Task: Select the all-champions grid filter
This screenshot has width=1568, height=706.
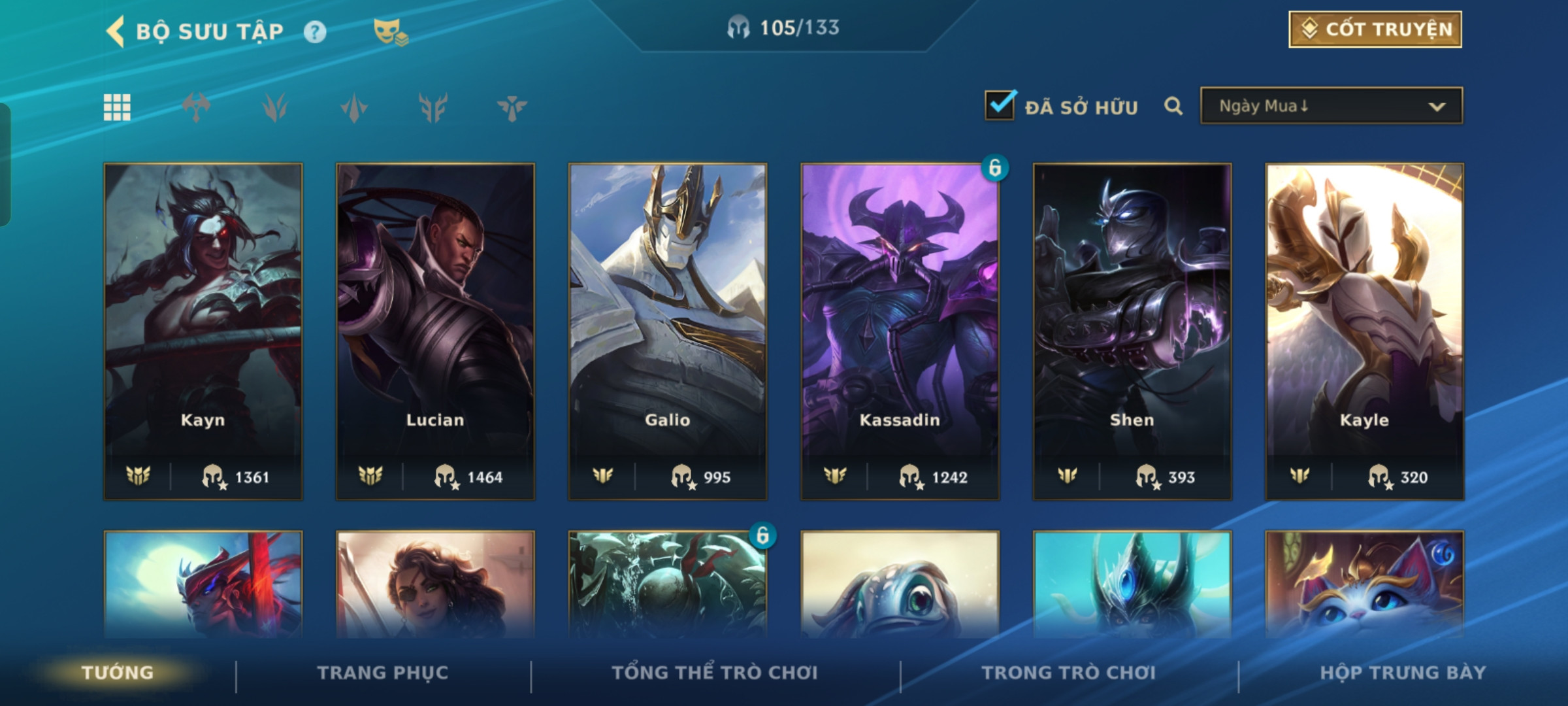Action: [x=117, y=107]
